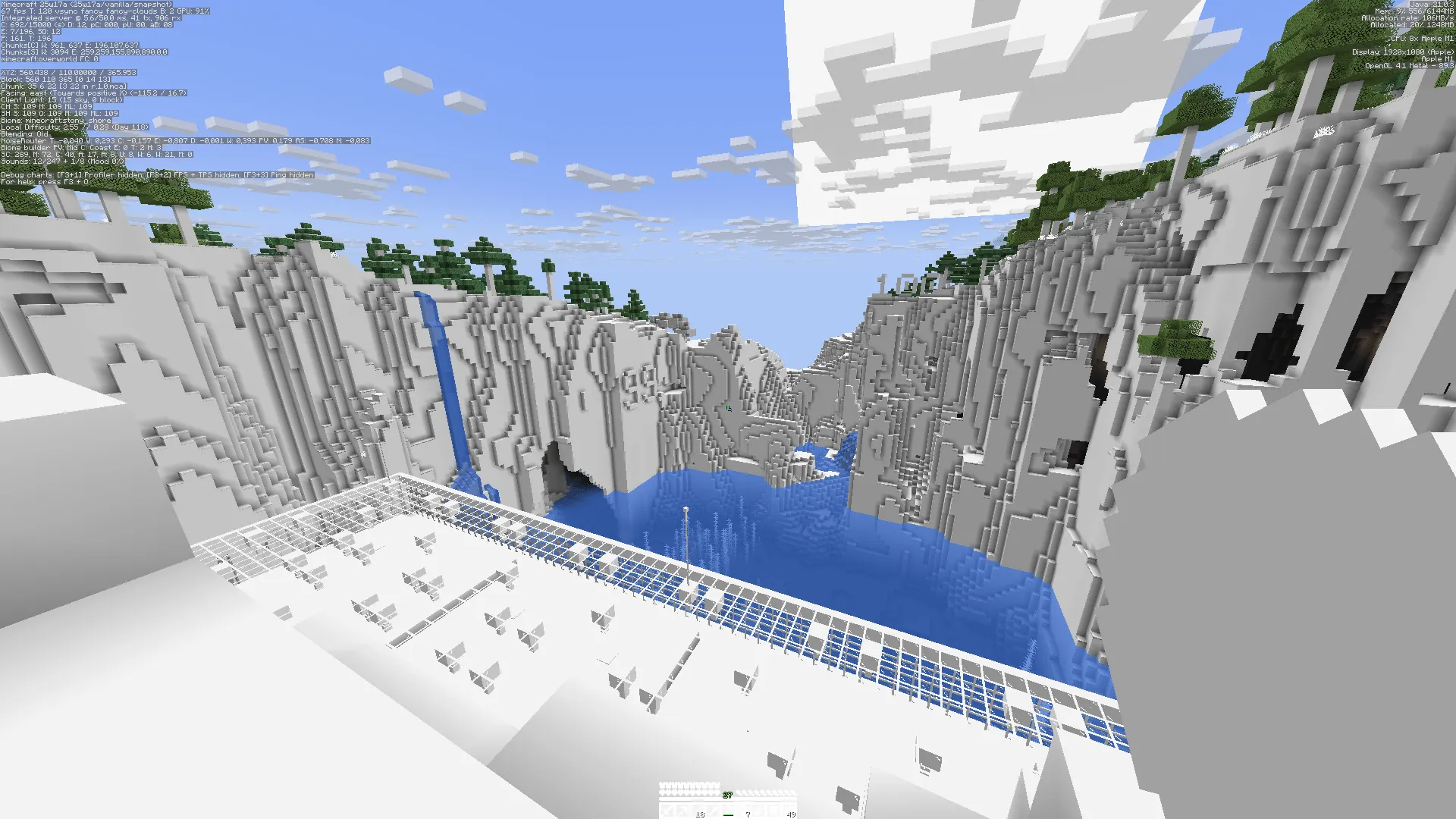
Task: Select the hotbar item with count 49
Action: [x=789, y=811]
